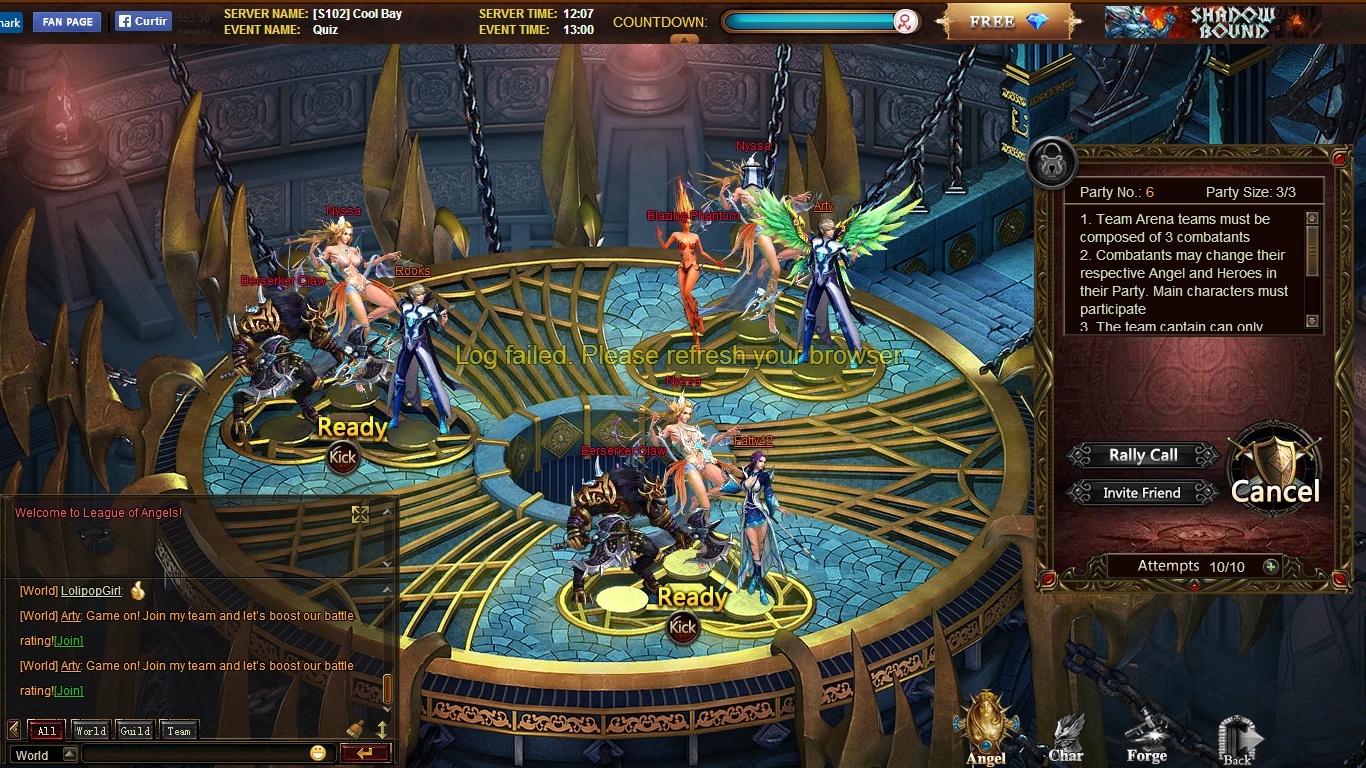Toggle the party lock icon

[1051, 163]
